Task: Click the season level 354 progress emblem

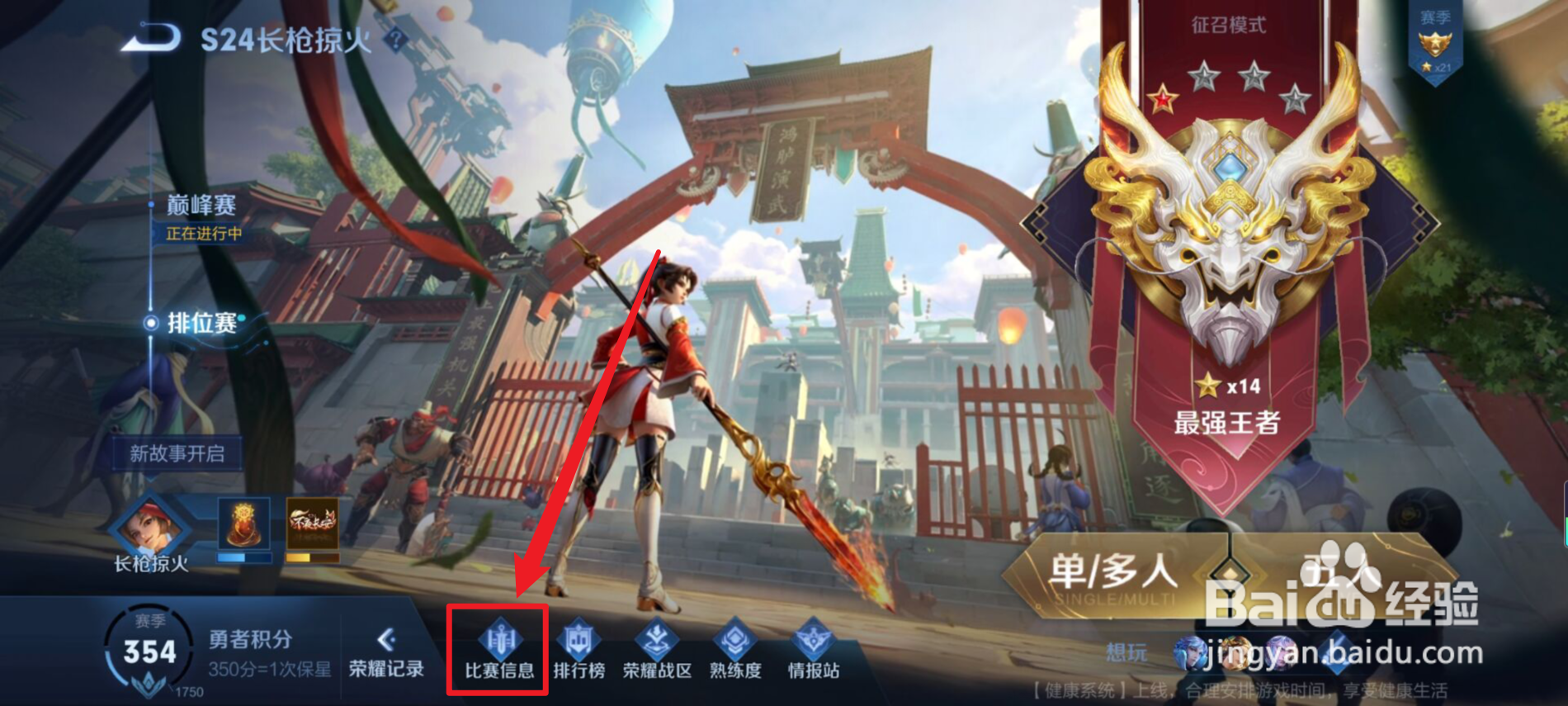Action: coord(149,651)
